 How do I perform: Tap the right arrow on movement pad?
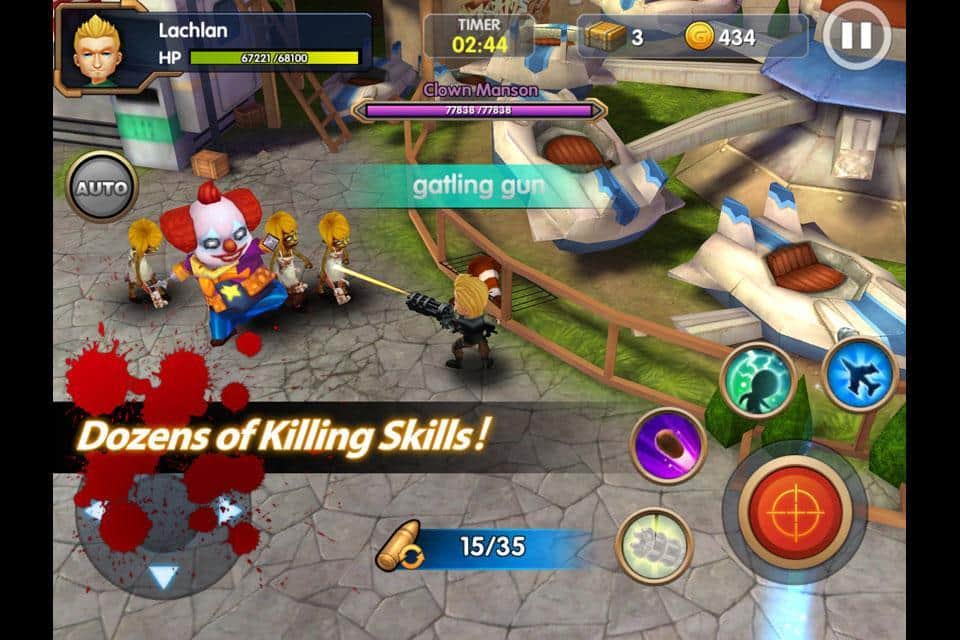[229, 510]
